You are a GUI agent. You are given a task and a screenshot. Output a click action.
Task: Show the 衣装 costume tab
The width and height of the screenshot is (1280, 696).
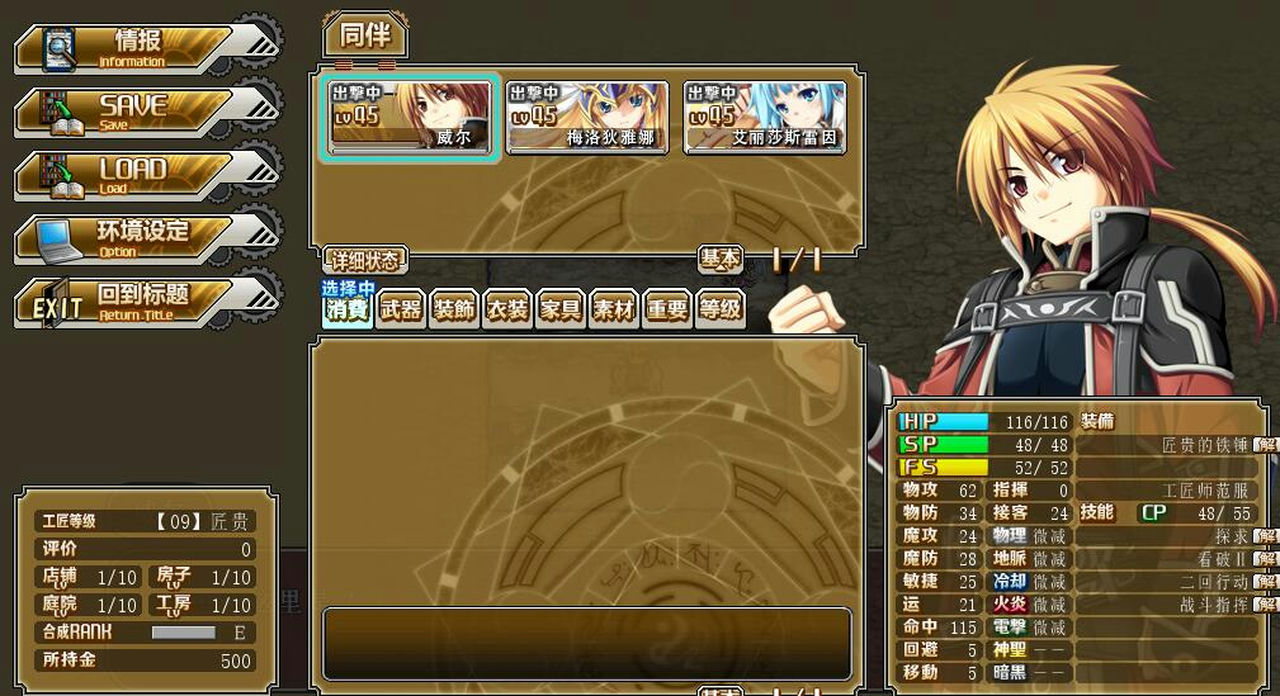click(x=507, y=310)
